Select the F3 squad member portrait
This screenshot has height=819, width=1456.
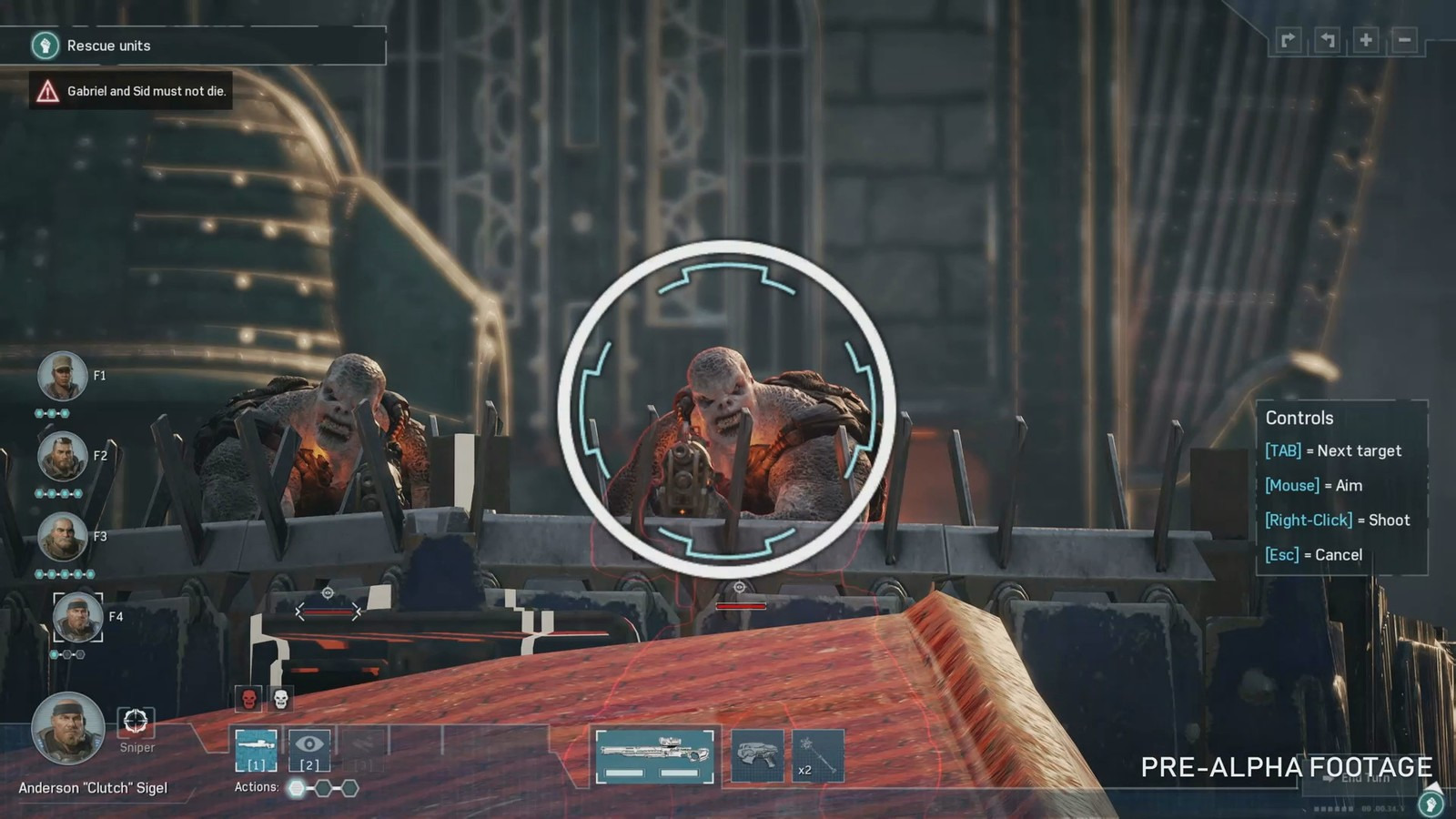tap(62, 537)
